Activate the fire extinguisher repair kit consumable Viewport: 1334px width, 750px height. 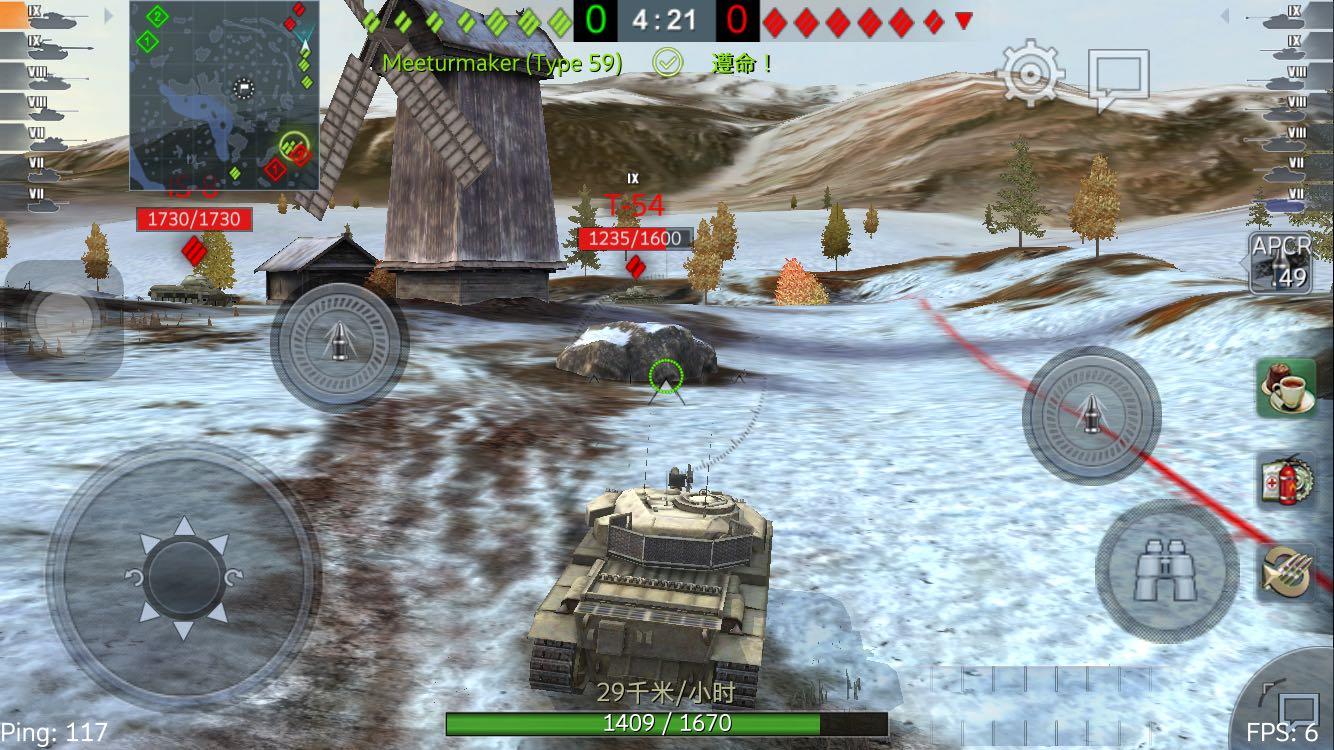(1287, 480)
